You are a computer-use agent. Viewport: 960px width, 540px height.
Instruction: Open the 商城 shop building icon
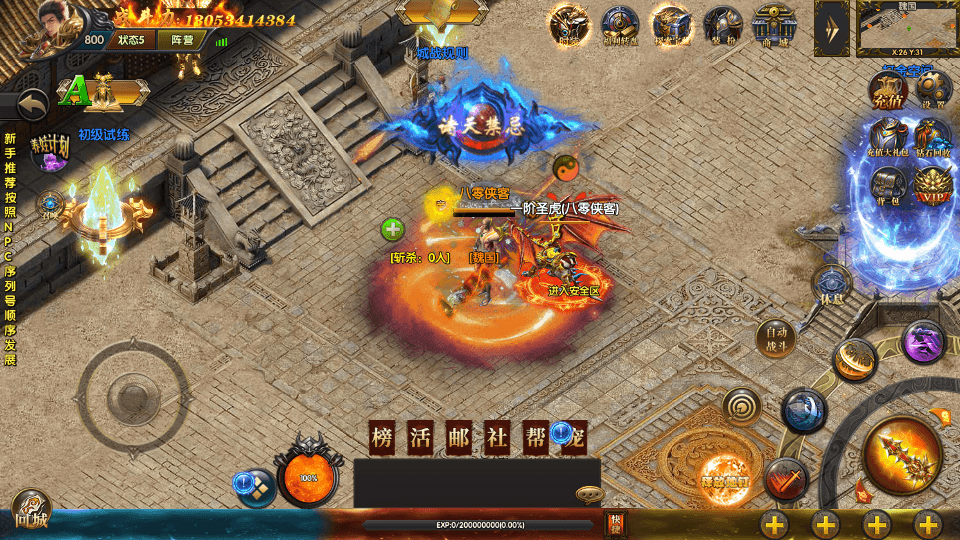tap(774, 25)
